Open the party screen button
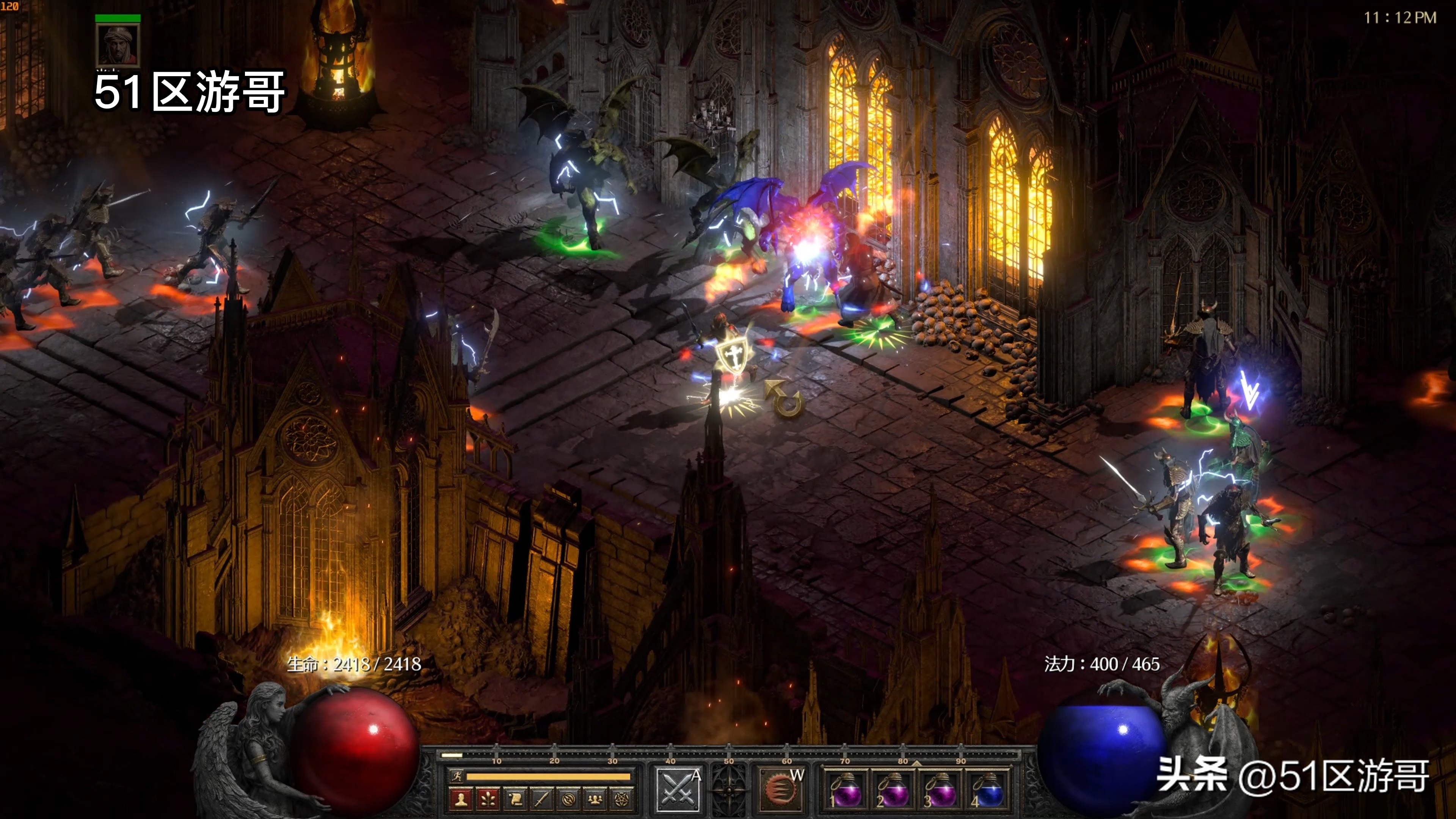Screen dimensions: 1456x819 click(595, 799)
